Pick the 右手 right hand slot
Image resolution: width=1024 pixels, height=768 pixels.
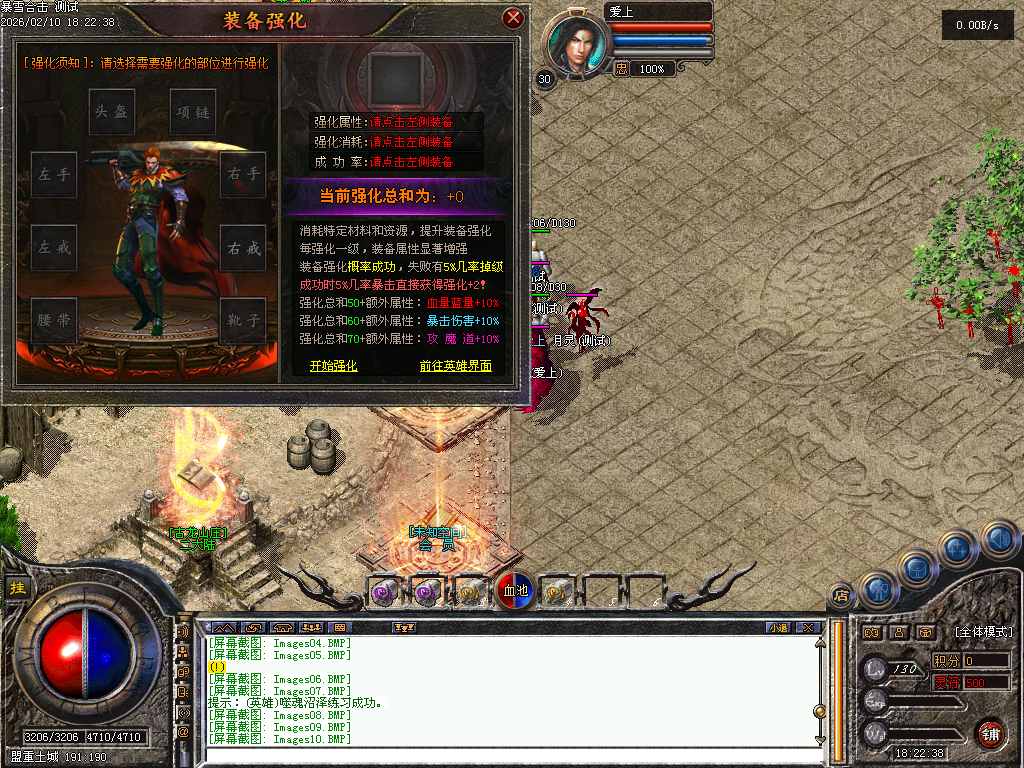(243, 174)
